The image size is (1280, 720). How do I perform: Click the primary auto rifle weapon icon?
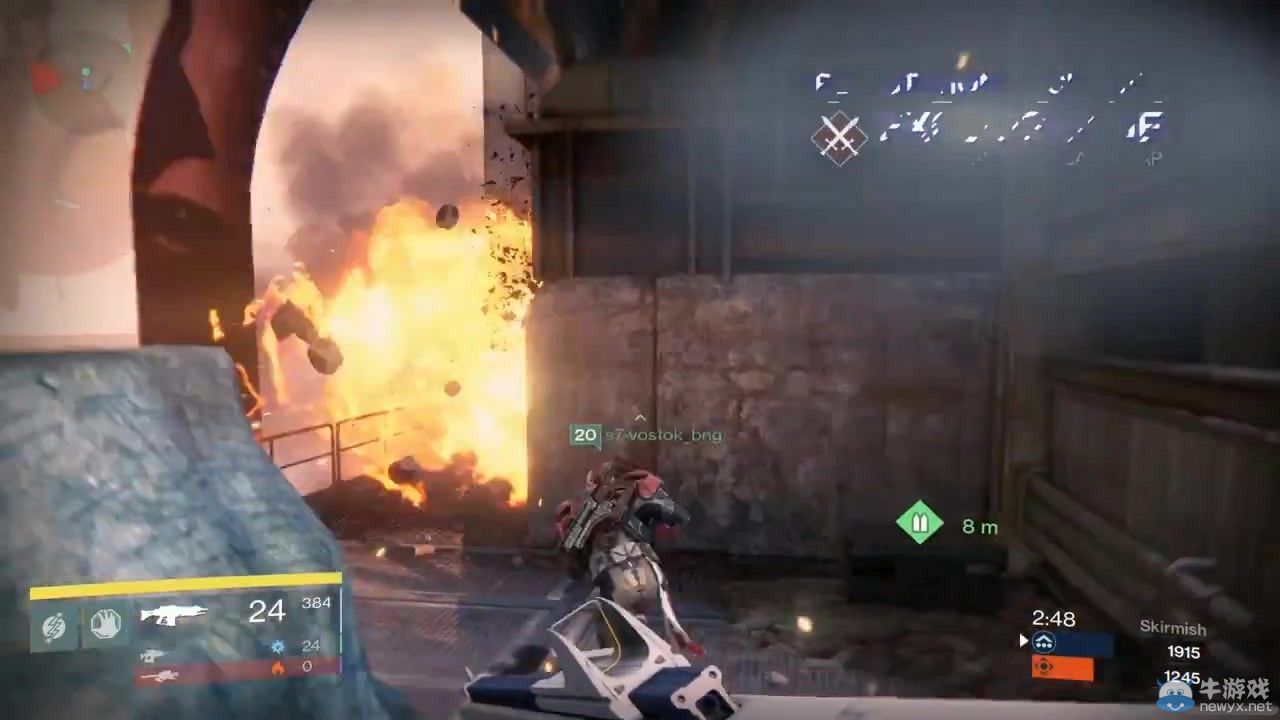point(172,613)
